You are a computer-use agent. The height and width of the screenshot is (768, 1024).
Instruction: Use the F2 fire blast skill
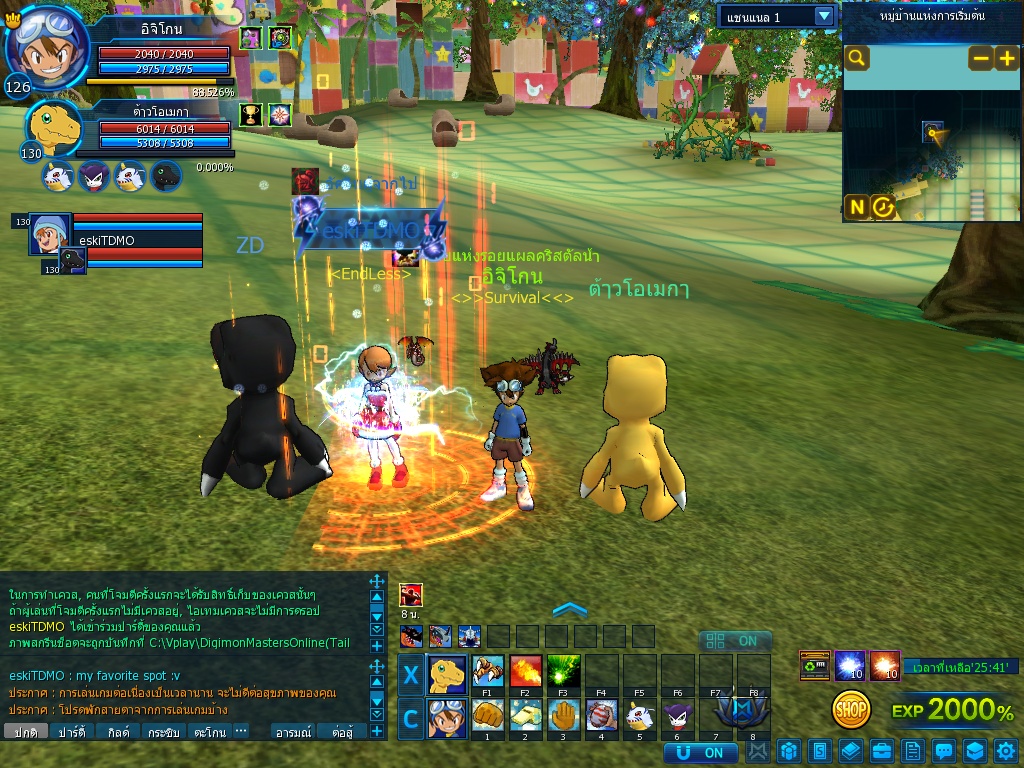point(525,671)
